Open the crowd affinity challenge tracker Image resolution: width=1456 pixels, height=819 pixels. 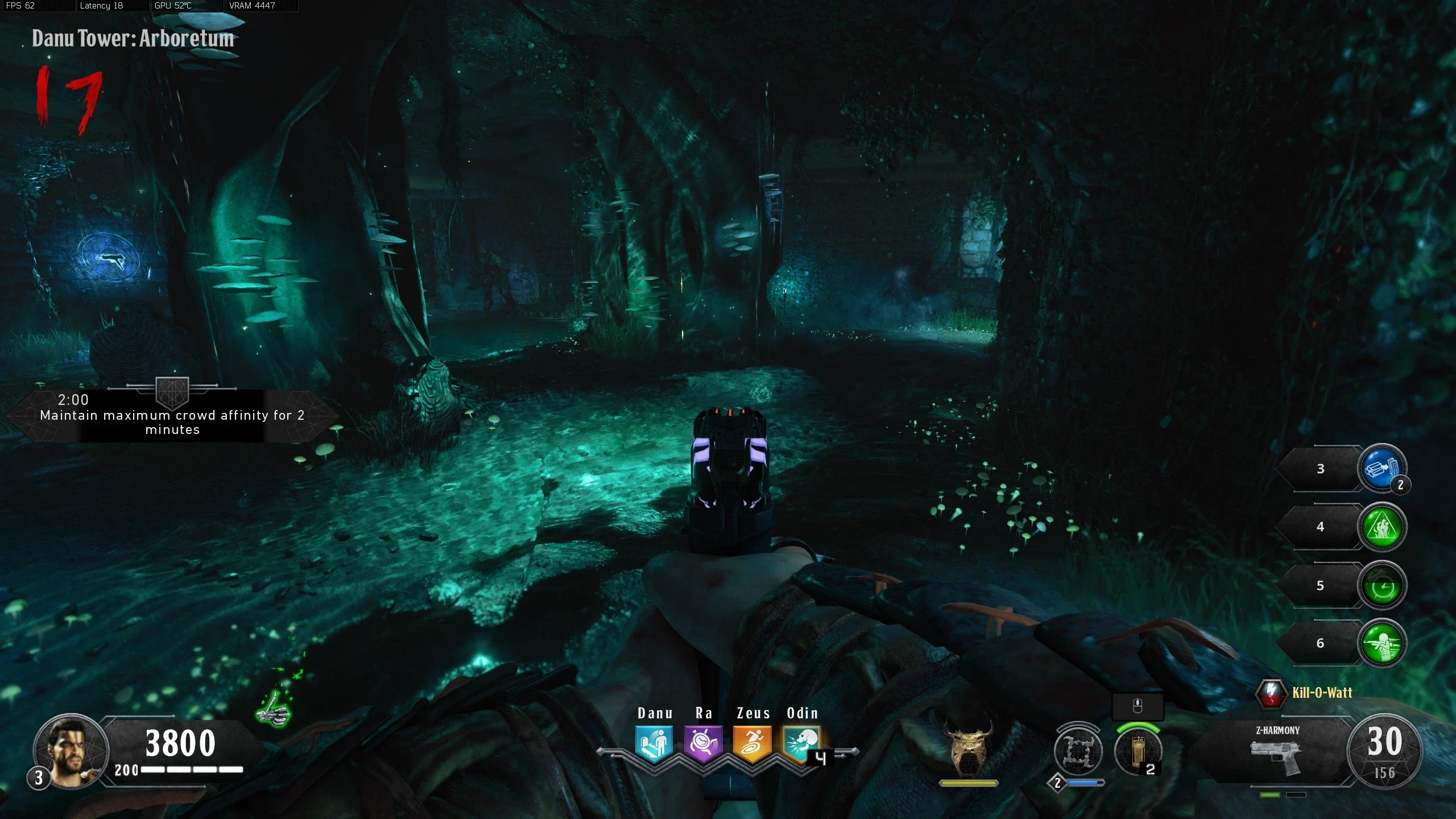[x=172, y=415]
